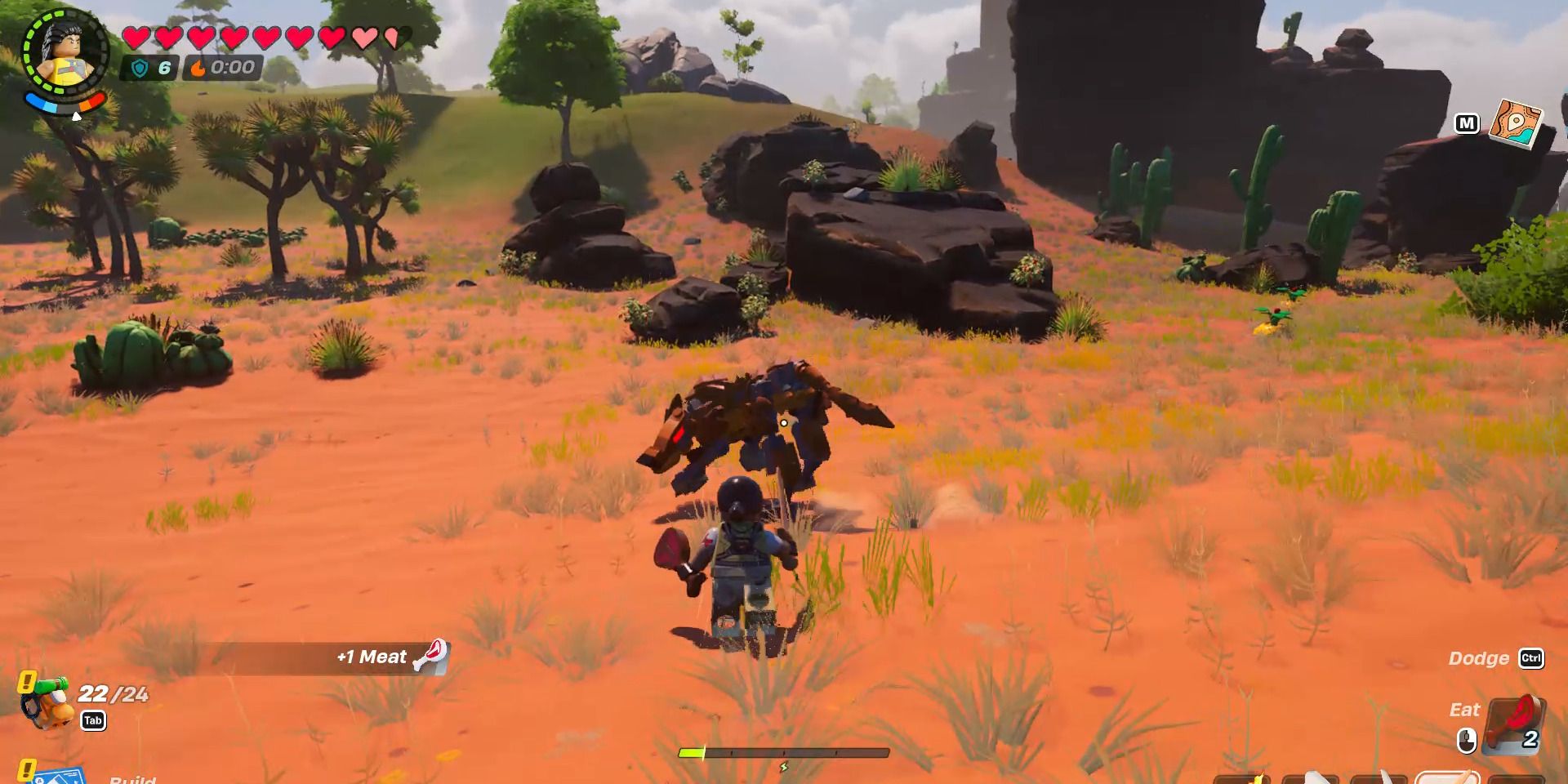This screenshot has height=784, width=1568.
Task: Select the flame timer icon showing 0:00
Action: [x=198, y=69]
